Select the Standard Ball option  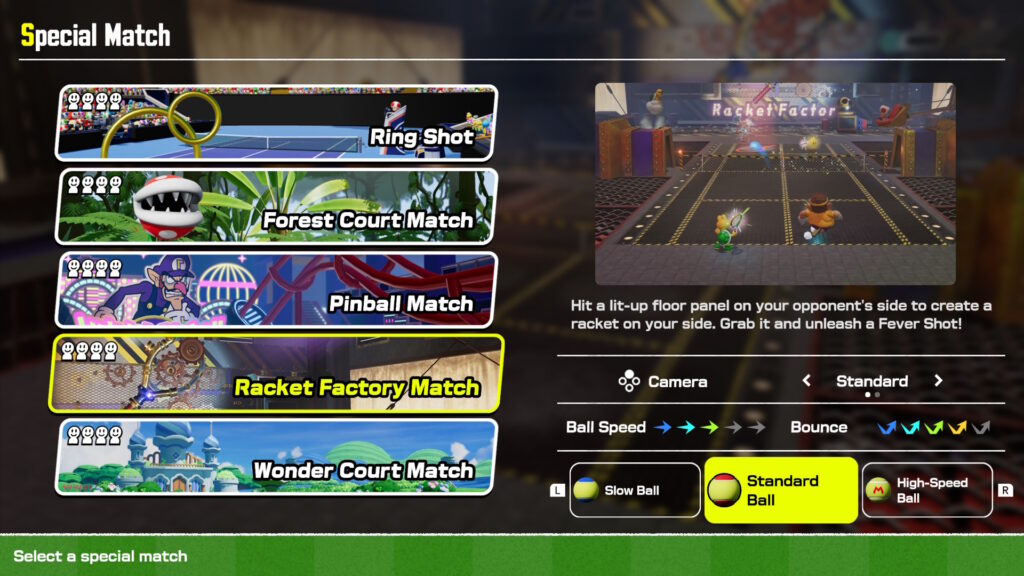[781, 490]
